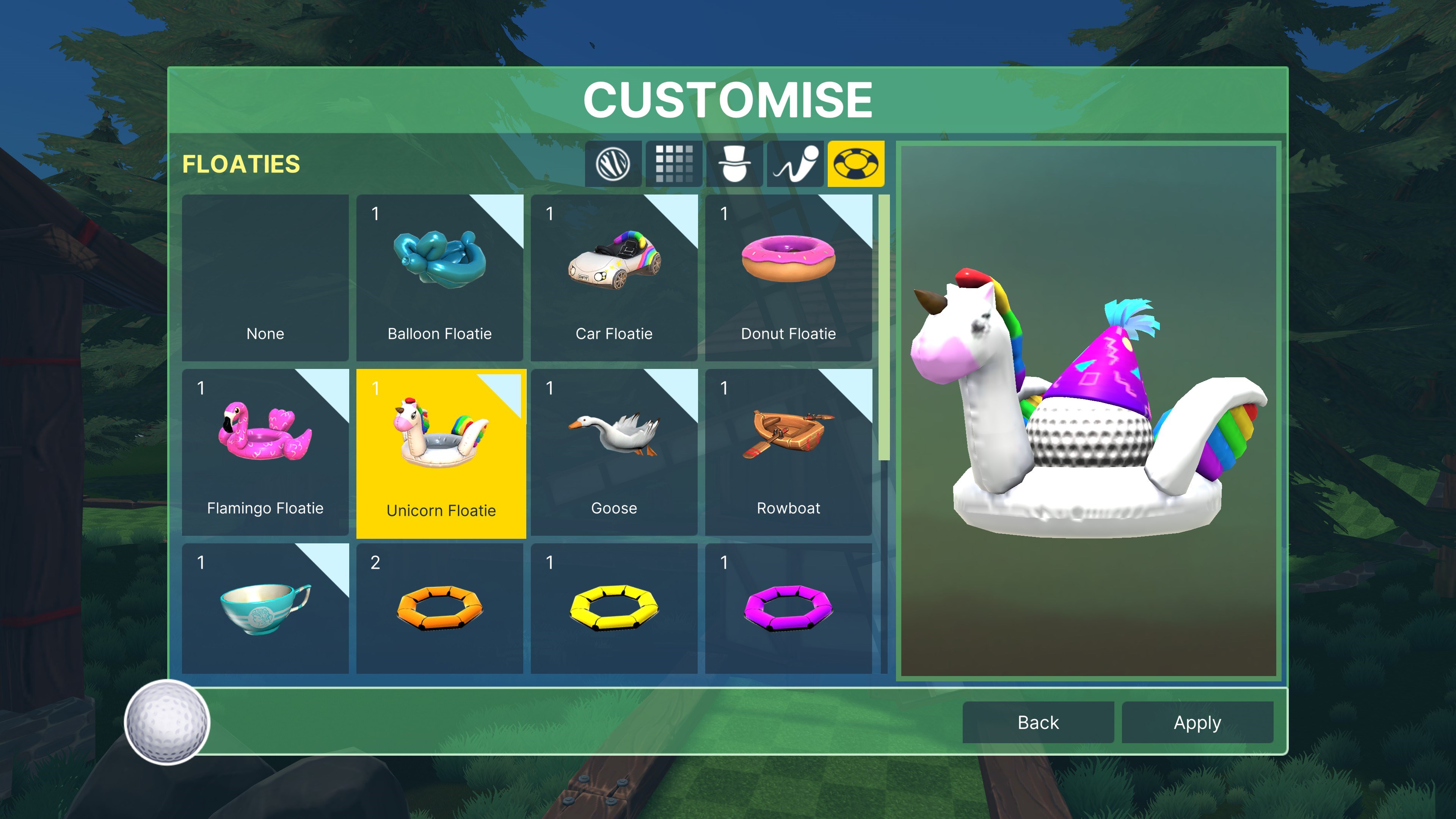Viewport: 1456px width, 819px height.
Task: Select the Donut Floatie
Action: [x=789, y=278]
